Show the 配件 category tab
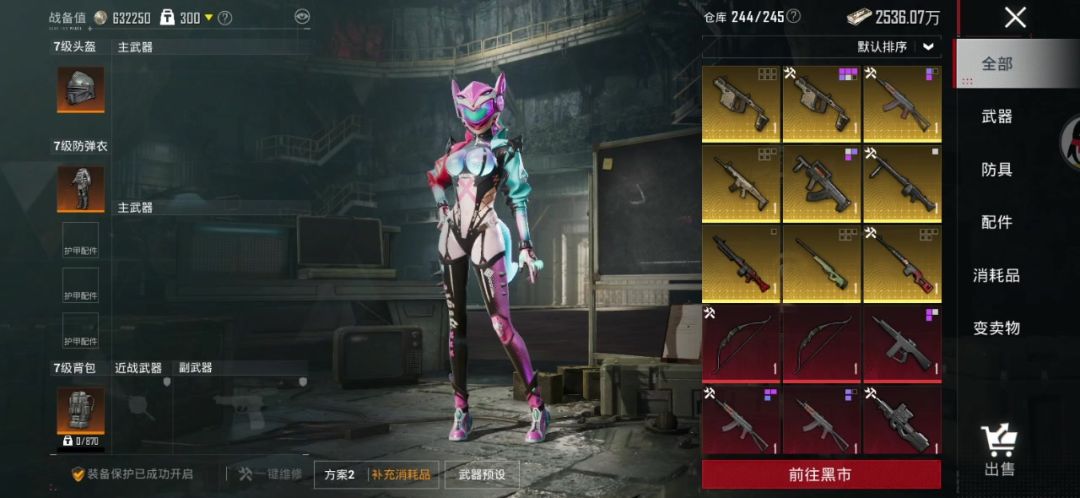Image resolution: width=1080 pixels, height=498 pixels. pos(997,222)
